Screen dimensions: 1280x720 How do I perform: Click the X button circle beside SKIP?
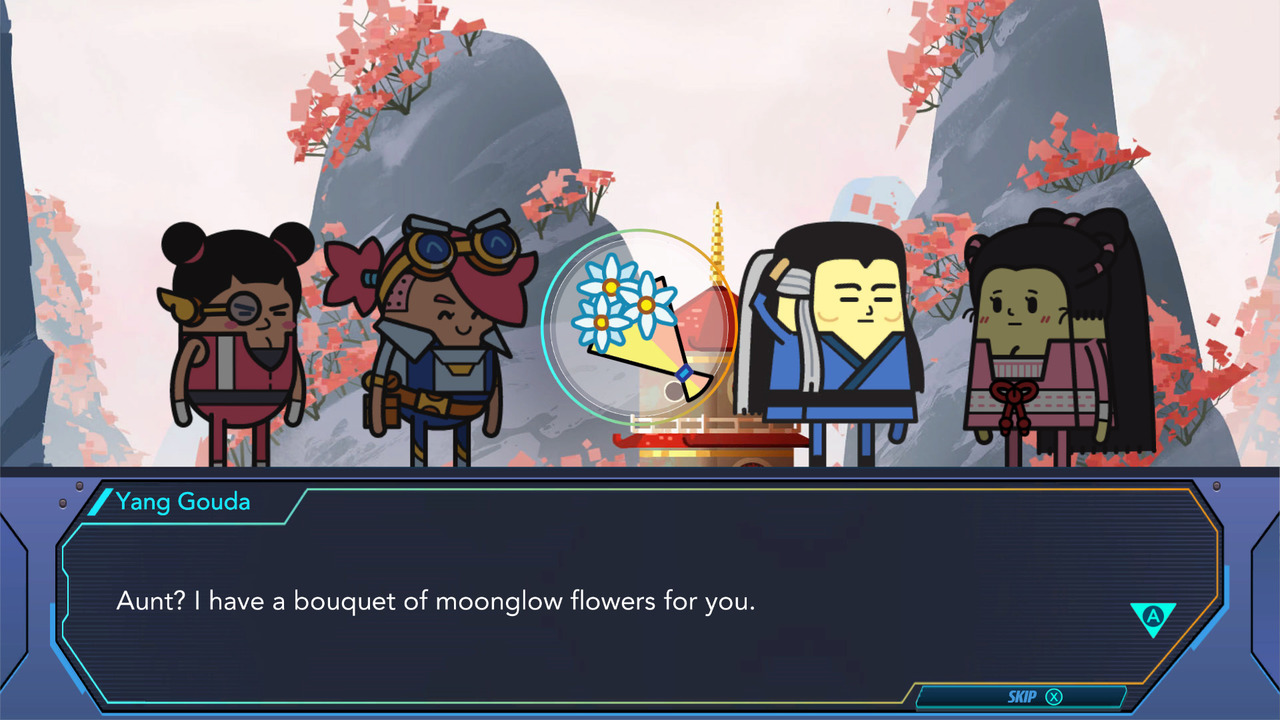pyautogui.click(x=1054, y=696)
